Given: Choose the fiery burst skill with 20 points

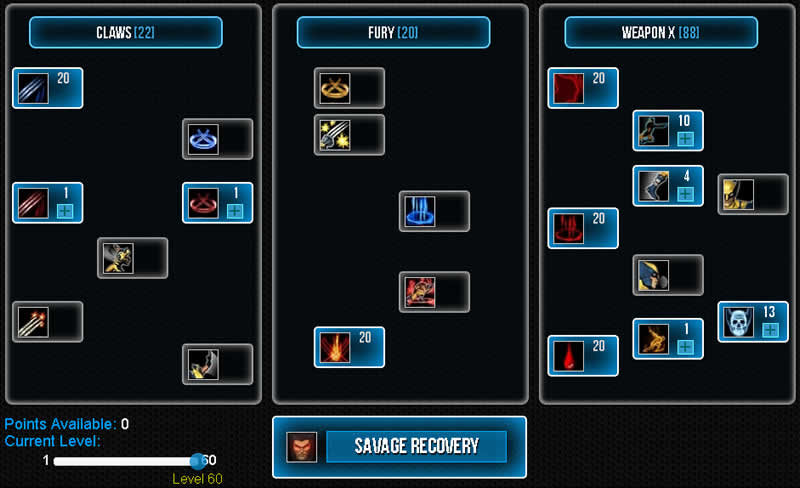Looking at the screenshot, I should (x=334, y=347).
